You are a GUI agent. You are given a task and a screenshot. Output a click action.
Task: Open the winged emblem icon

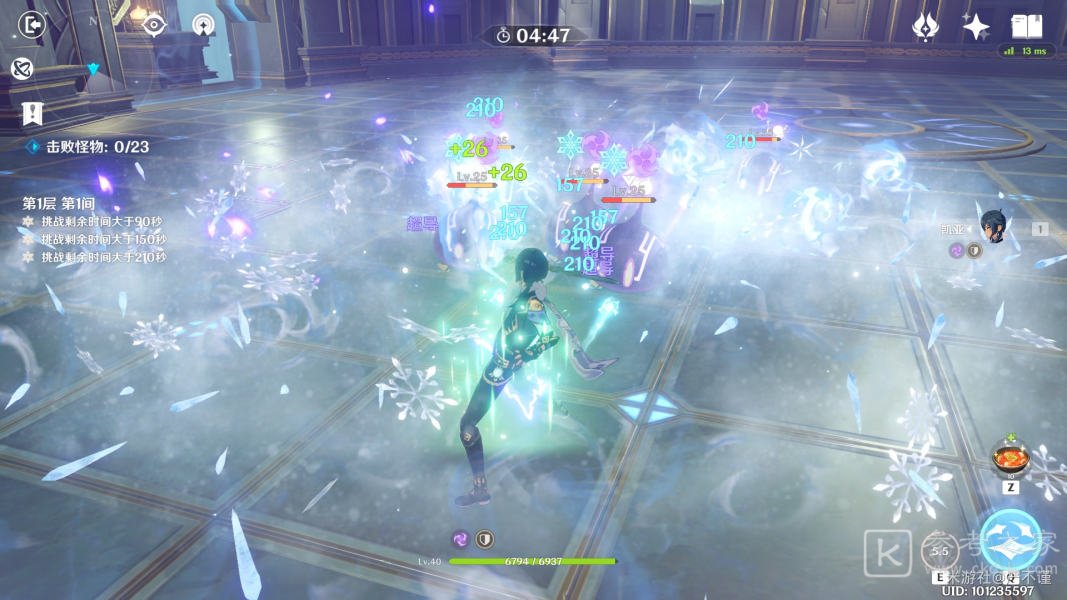tap(926, 27)
